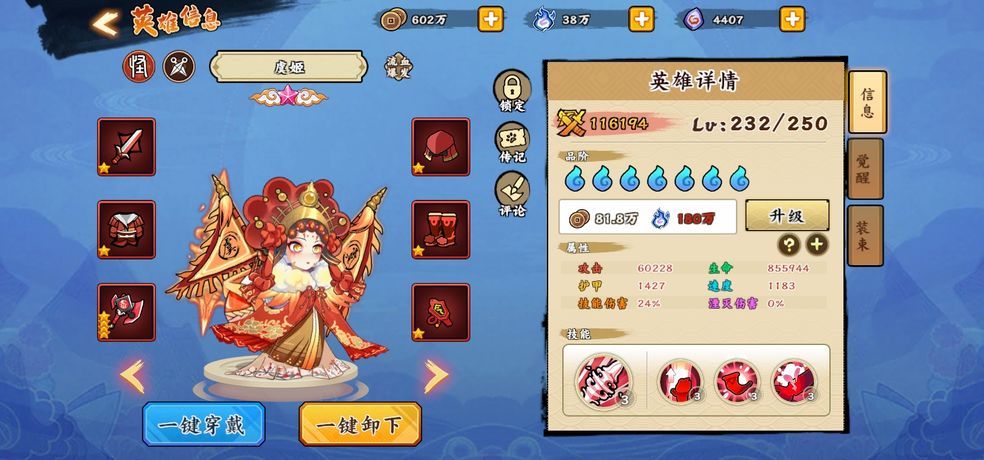Add blue soul flame currency
The width and height of the screenshot is (984, 460).
click(641, 19)
